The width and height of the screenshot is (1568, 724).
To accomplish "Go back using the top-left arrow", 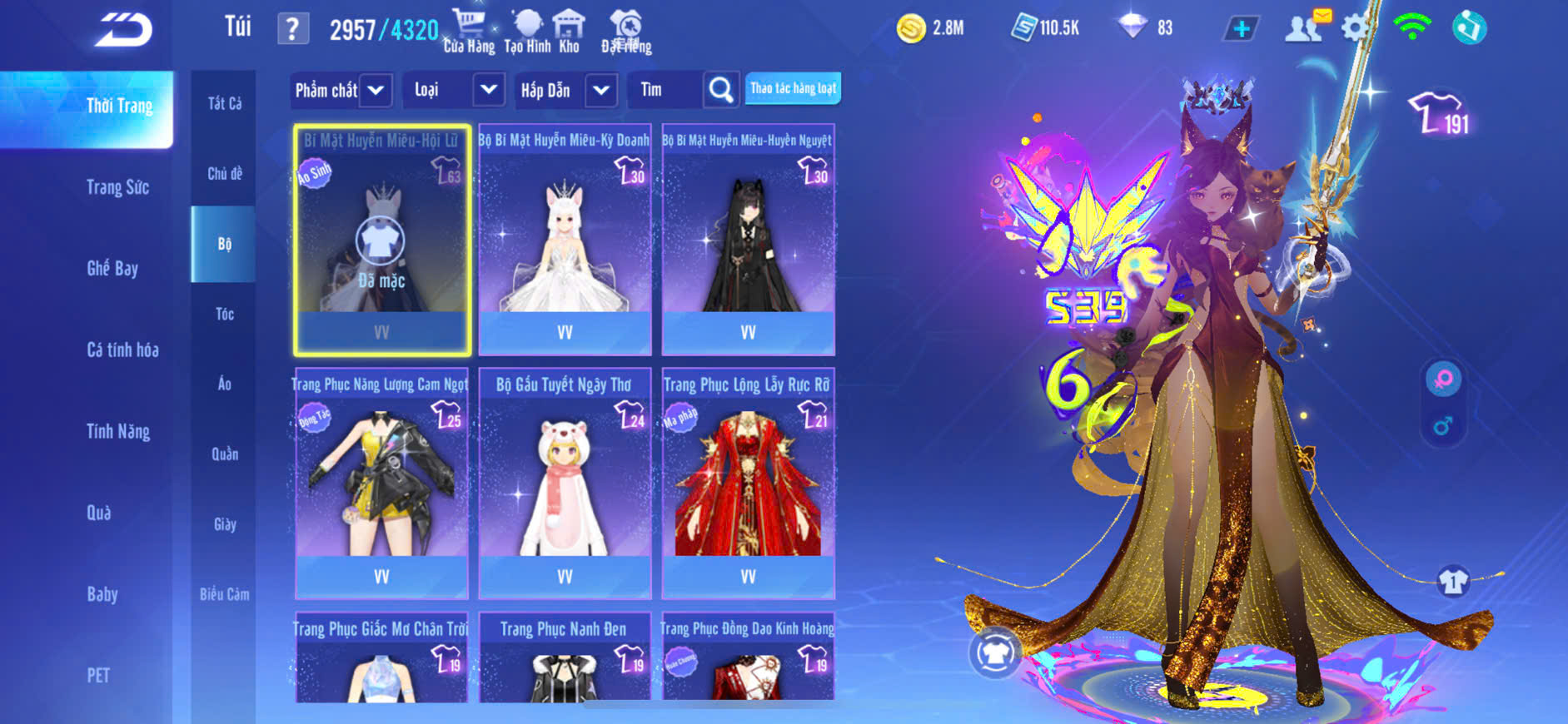I will click(x=123, y=30).
